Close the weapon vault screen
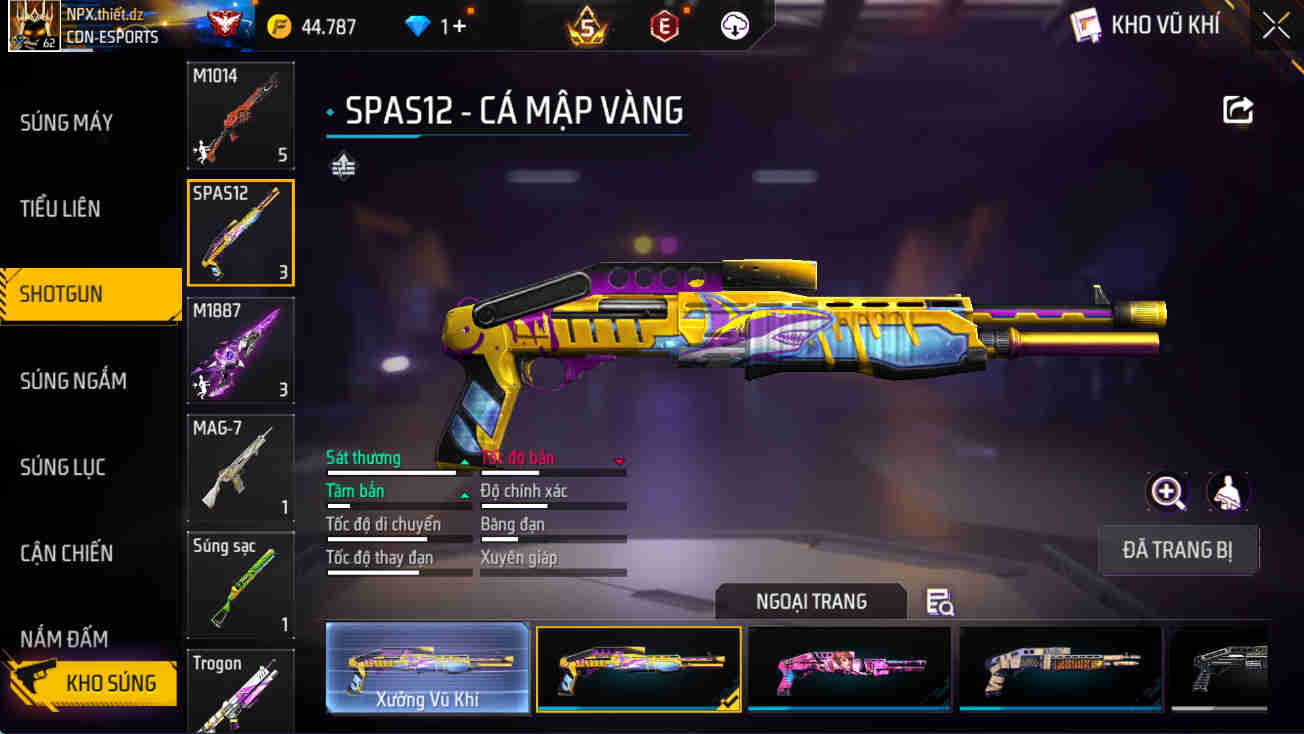 [x=1275, y=26]
